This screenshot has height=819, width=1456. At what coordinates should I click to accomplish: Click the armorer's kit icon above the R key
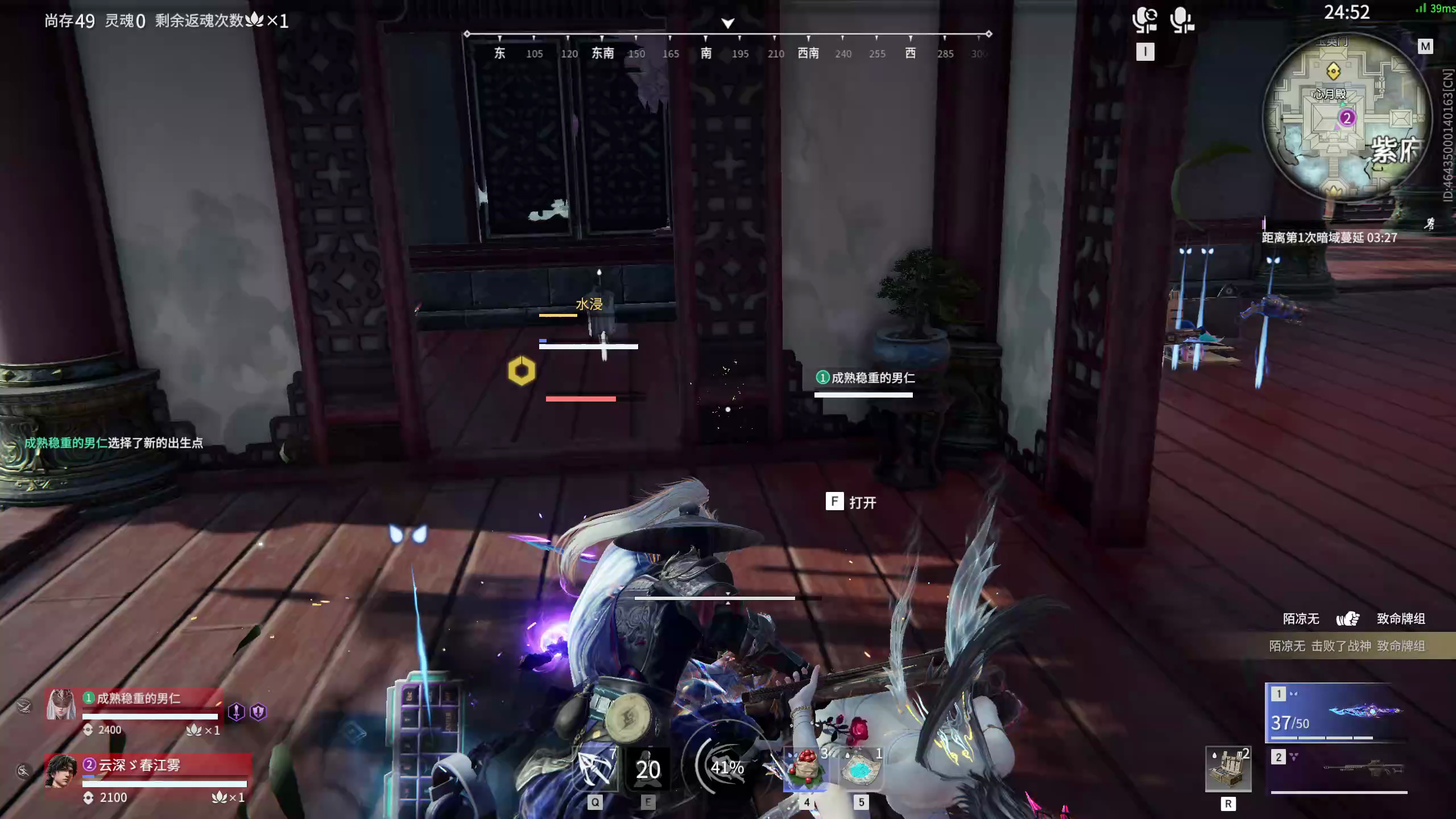click(x=1227, y=769)
